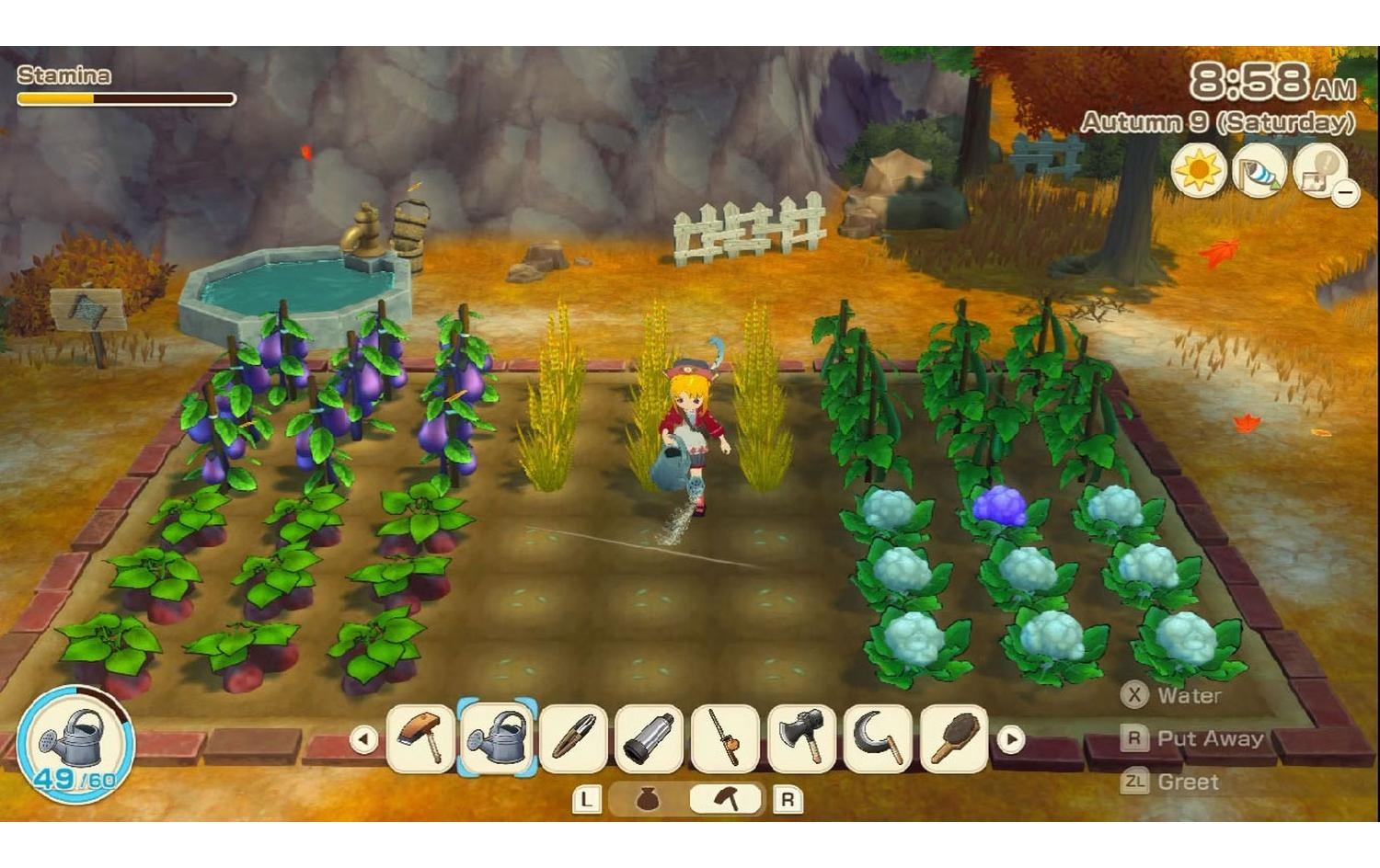The height and width of the screenshot is (868, 1380).
Task: Open the festival party-popper icon
Action: click(x=1260, y=172)
